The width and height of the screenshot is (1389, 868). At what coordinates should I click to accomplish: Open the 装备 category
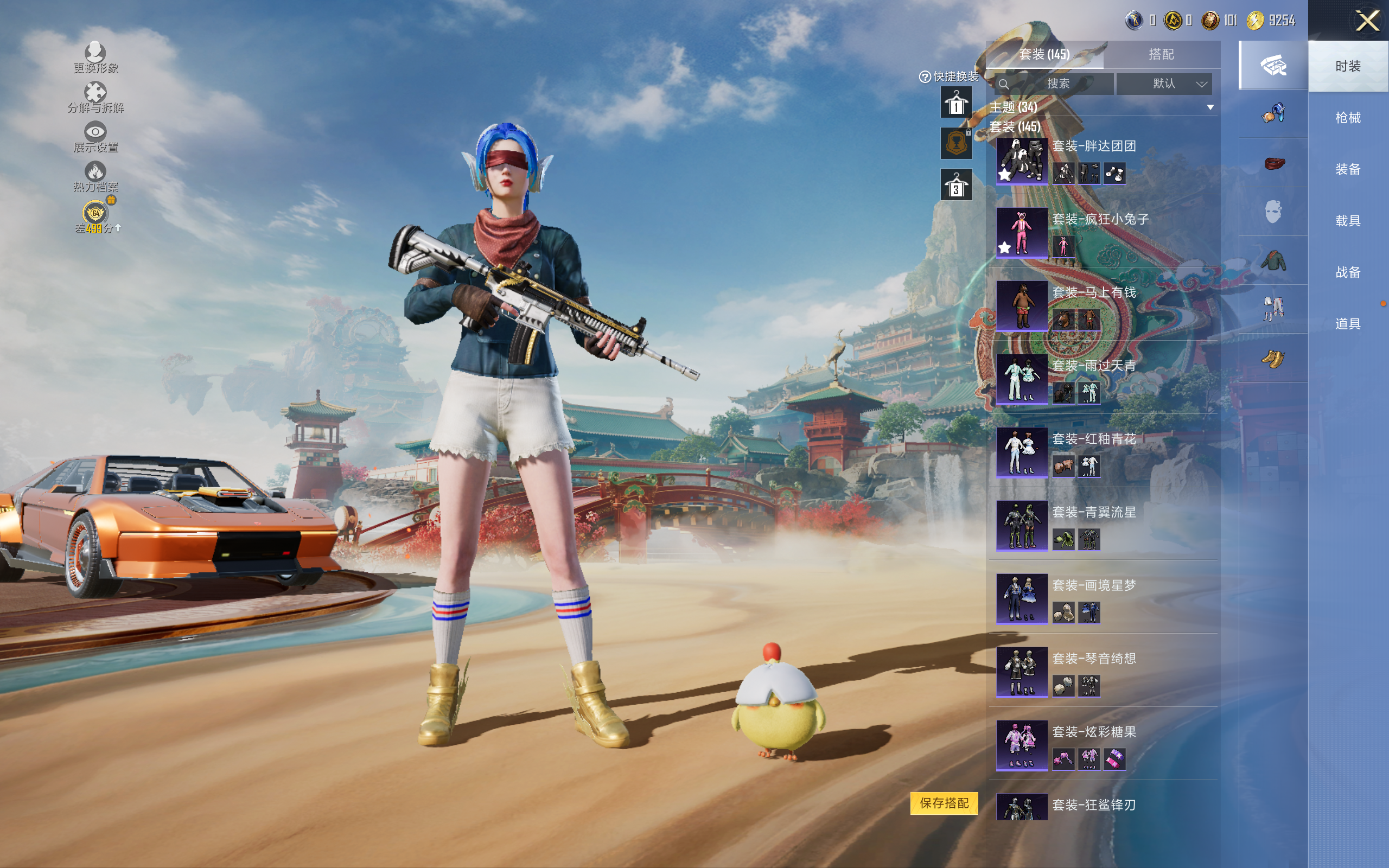coord(1347,169)
